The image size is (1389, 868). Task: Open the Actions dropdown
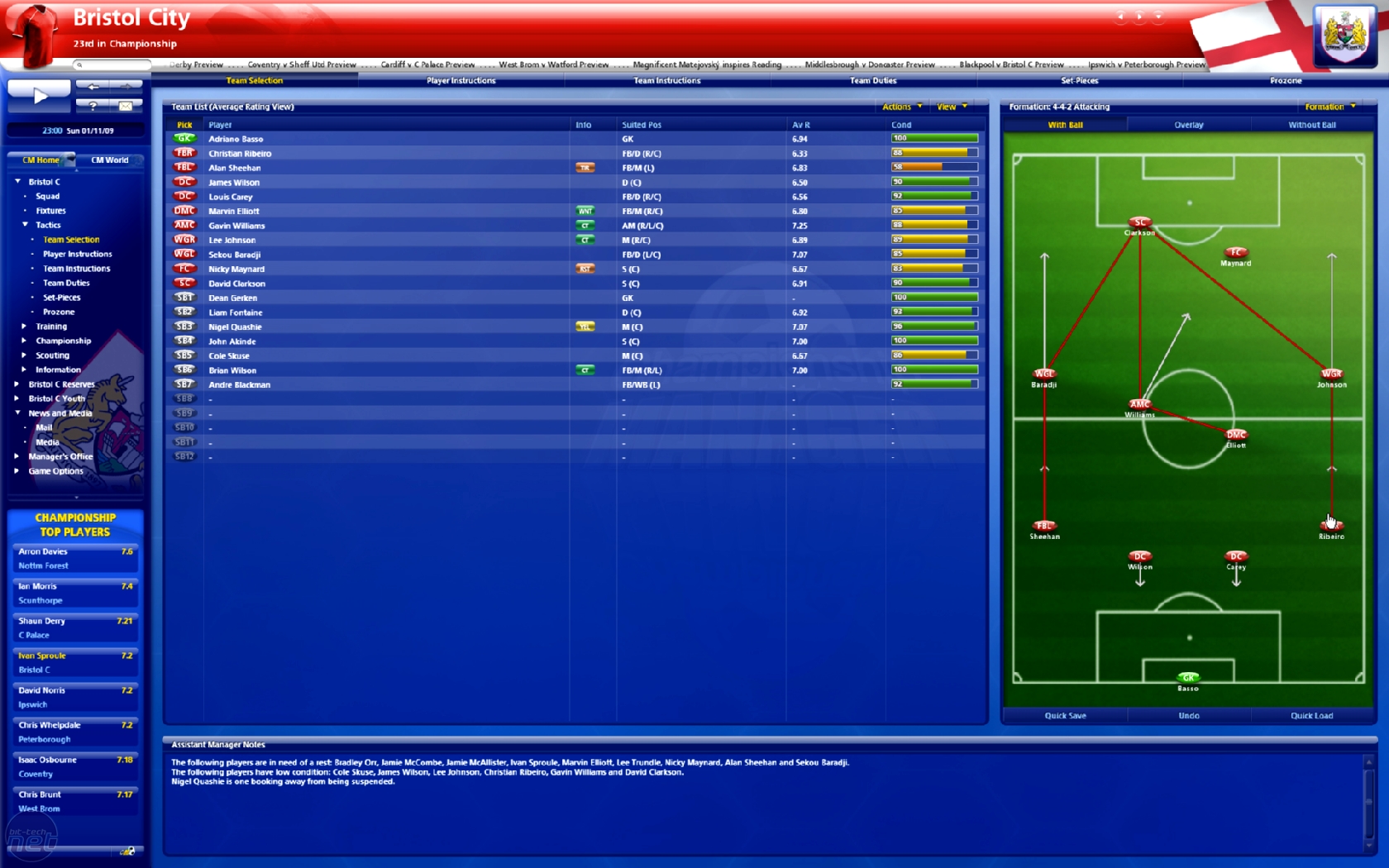[x=900, y=107]
